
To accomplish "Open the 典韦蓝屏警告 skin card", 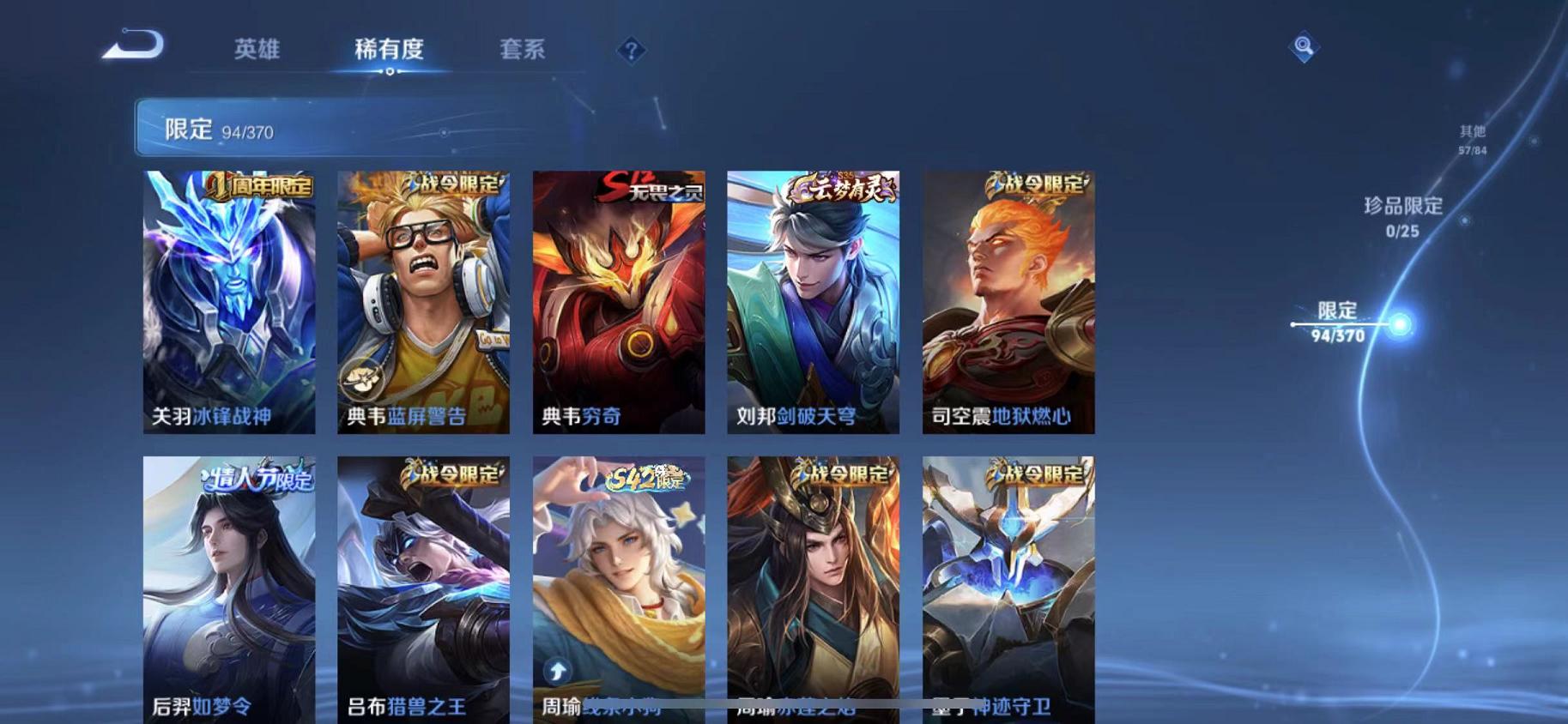I will point(421,300).
